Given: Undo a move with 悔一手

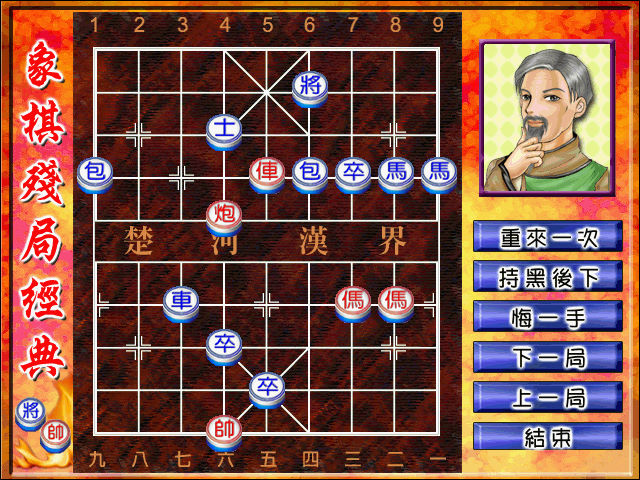Looking at the screenshot, I should tap(548, 317).
